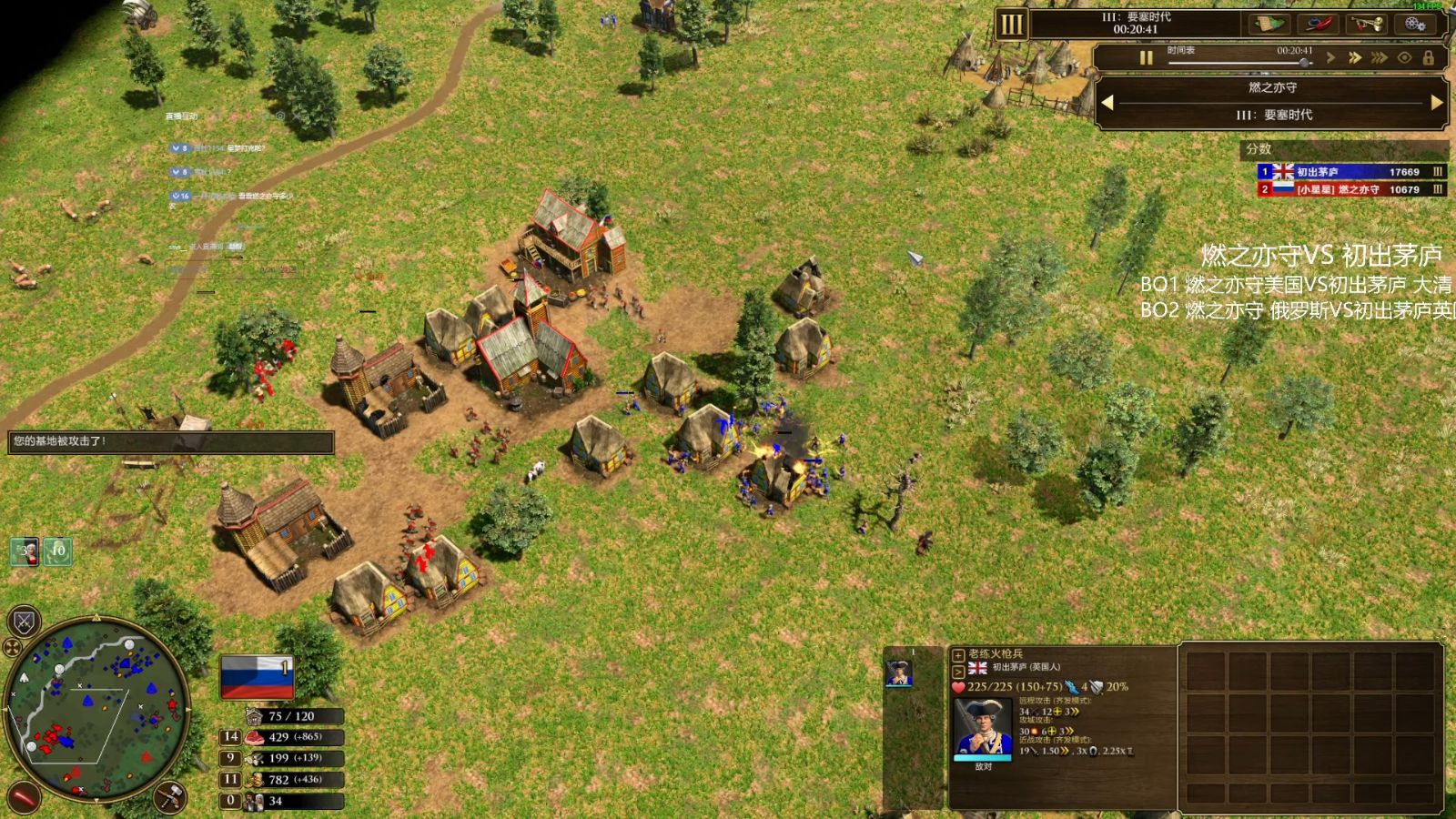Click the replay timeline slider handle

click(x=1305, y=63)
